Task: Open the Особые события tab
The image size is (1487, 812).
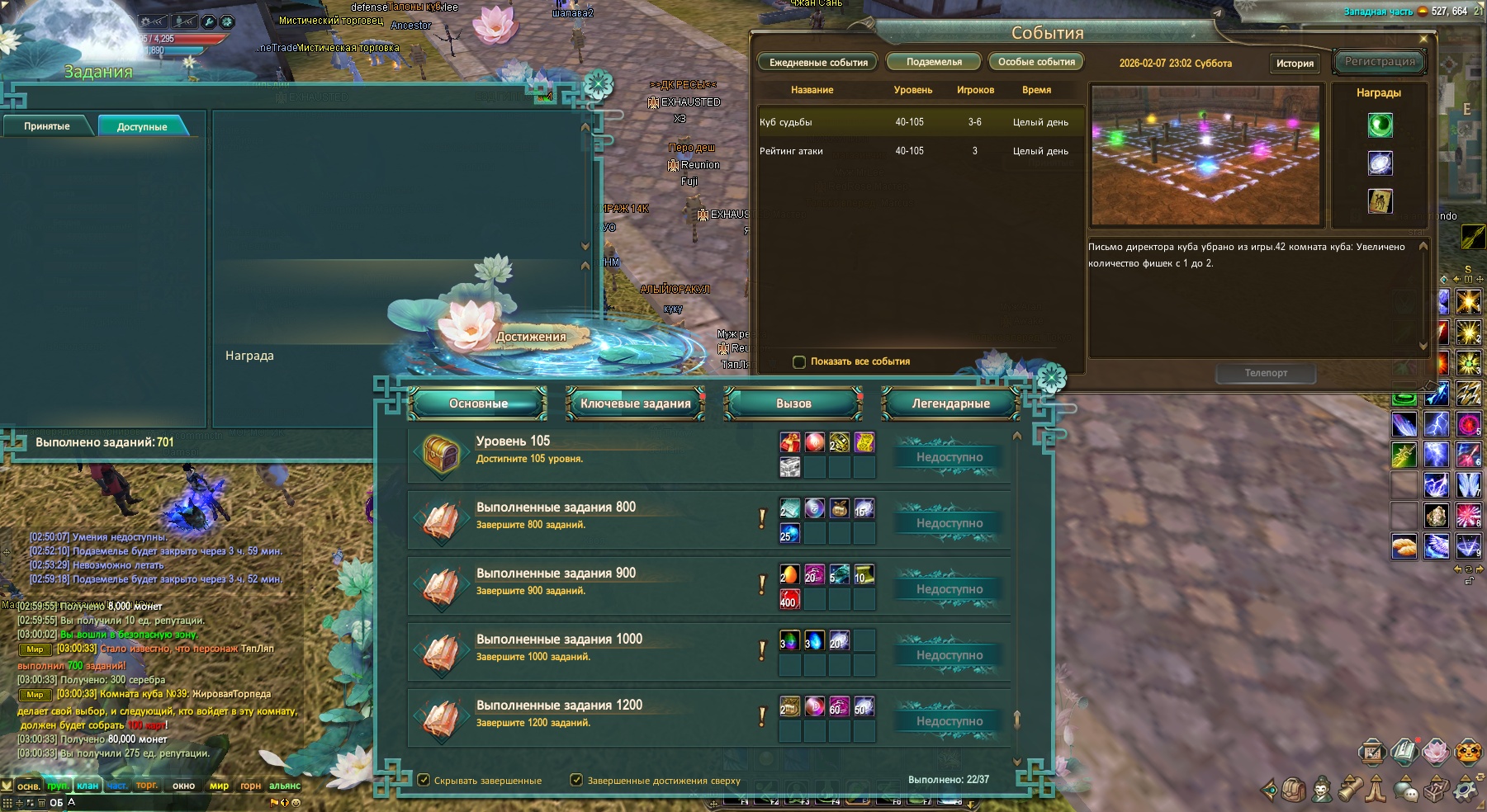Action: coord(1036,62)
